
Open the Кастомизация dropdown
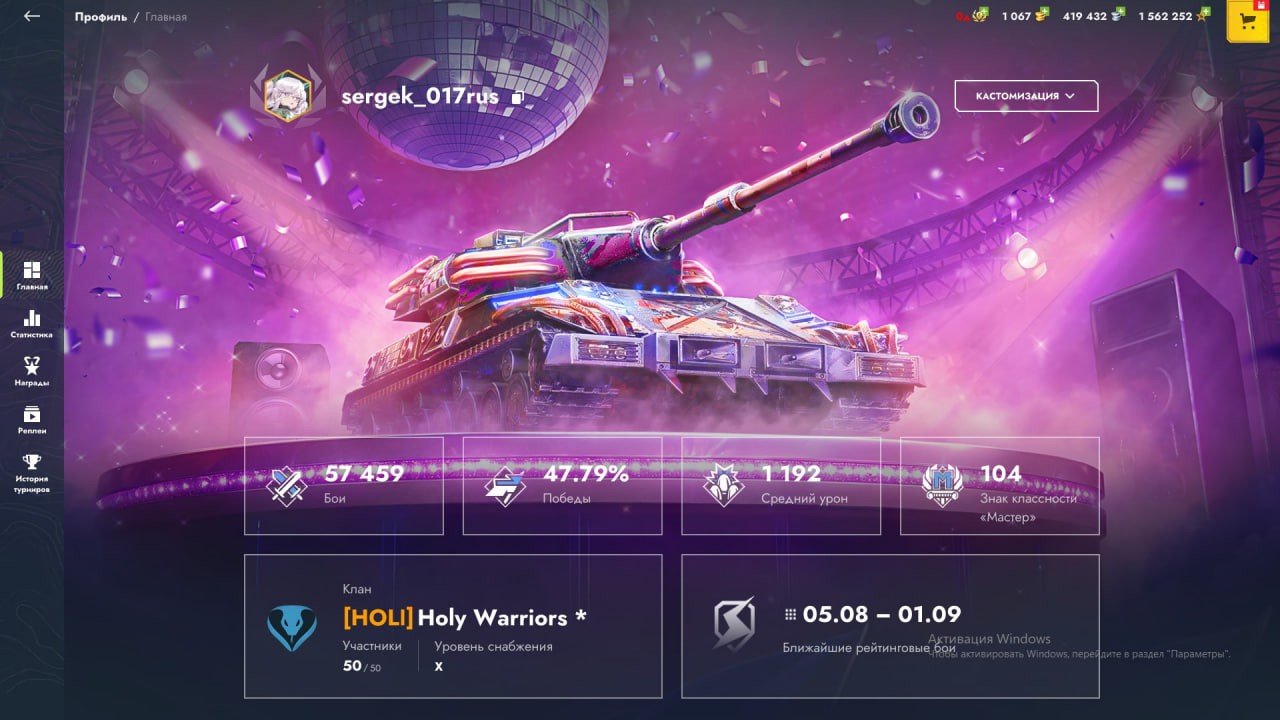(1026, 96)
